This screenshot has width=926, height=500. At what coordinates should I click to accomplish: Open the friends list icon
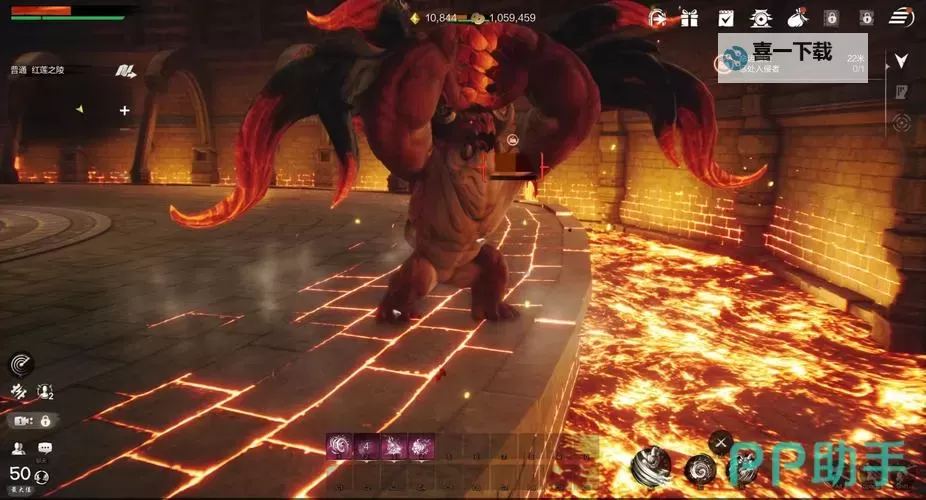(x=19, y=448)
